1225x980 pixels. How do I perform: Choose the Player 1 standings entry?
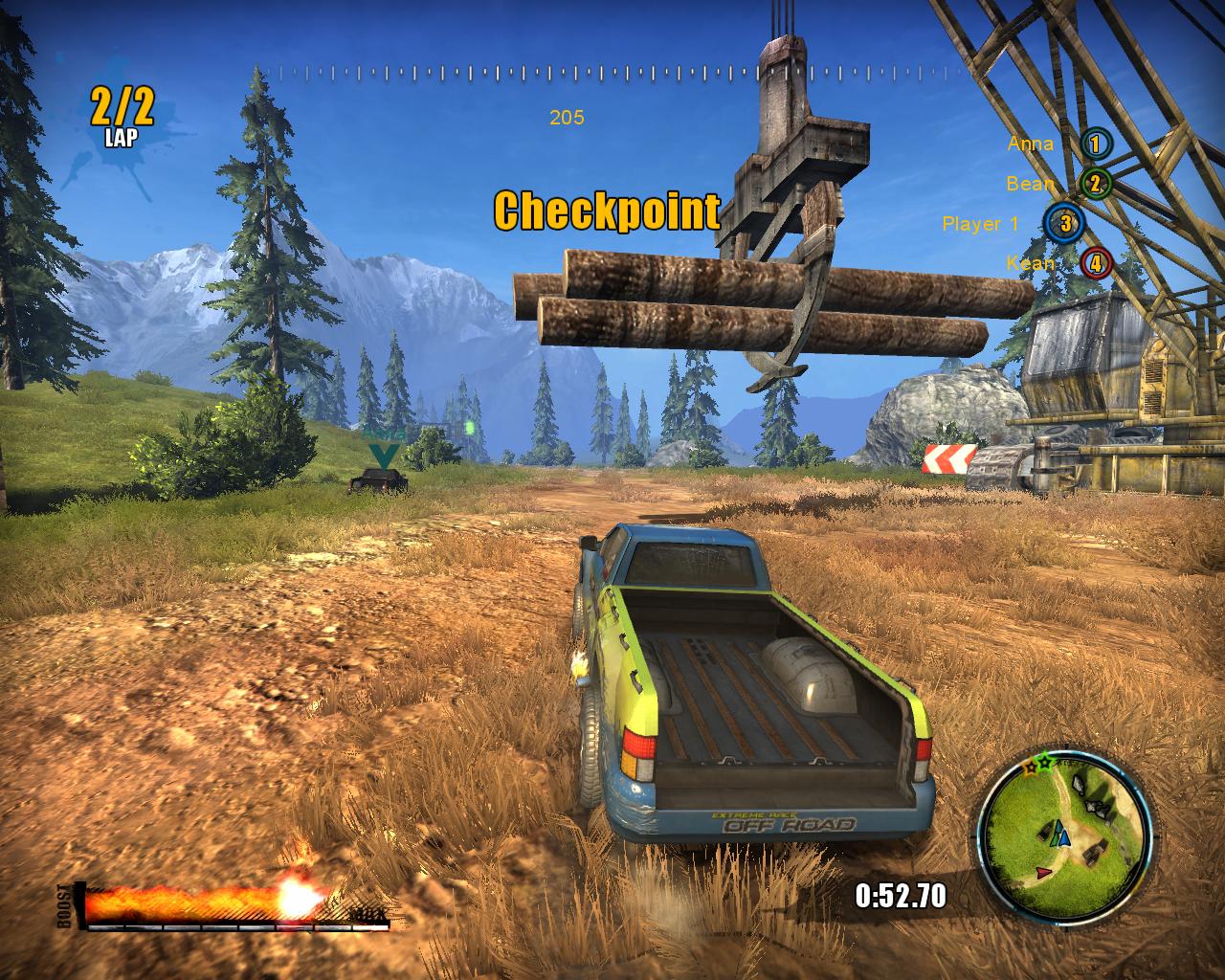(x=1013, y=224)
